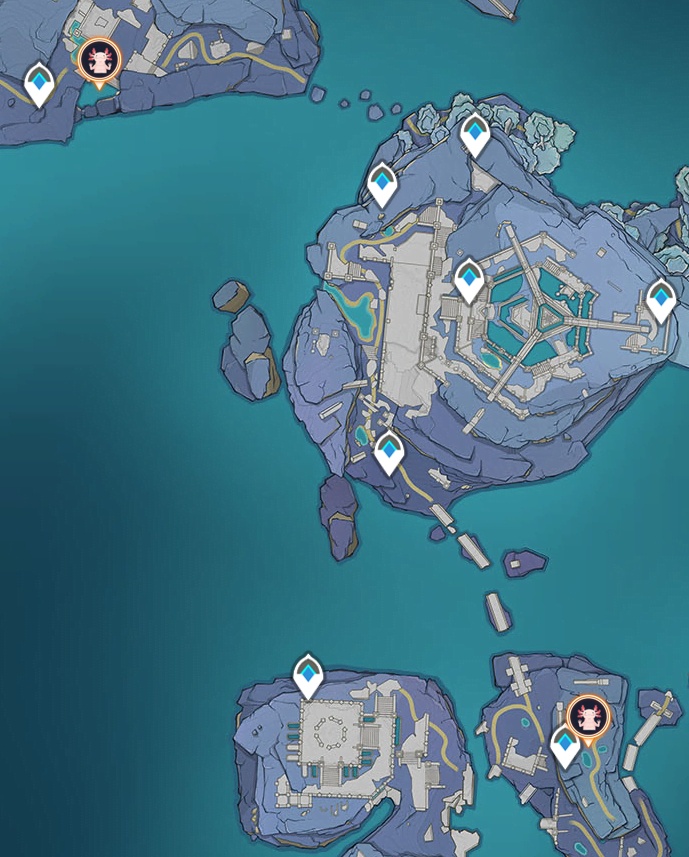
Task: Select the character pin on the southeastern island
Action: (585, 717)
